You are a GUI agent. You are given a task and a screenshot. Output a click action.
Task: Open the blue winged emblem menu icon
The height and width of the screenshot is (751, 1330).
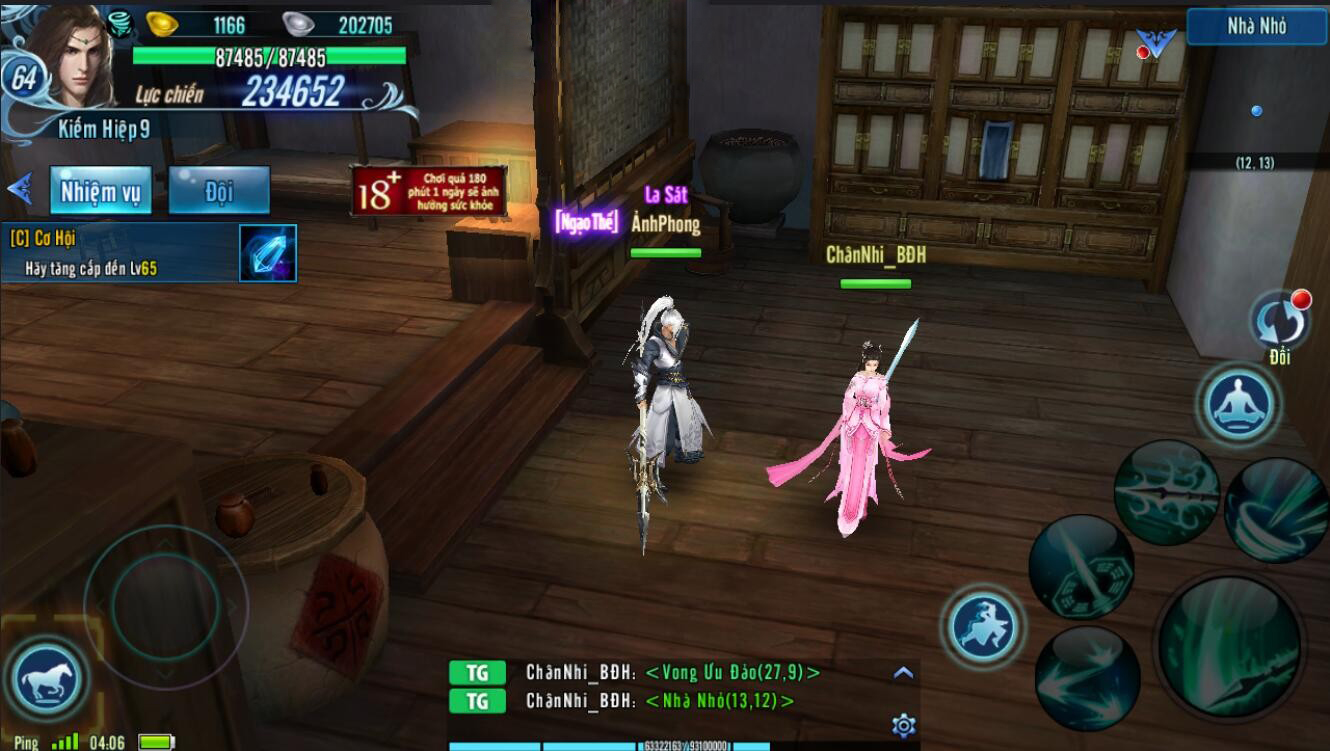pos(1156,44)
